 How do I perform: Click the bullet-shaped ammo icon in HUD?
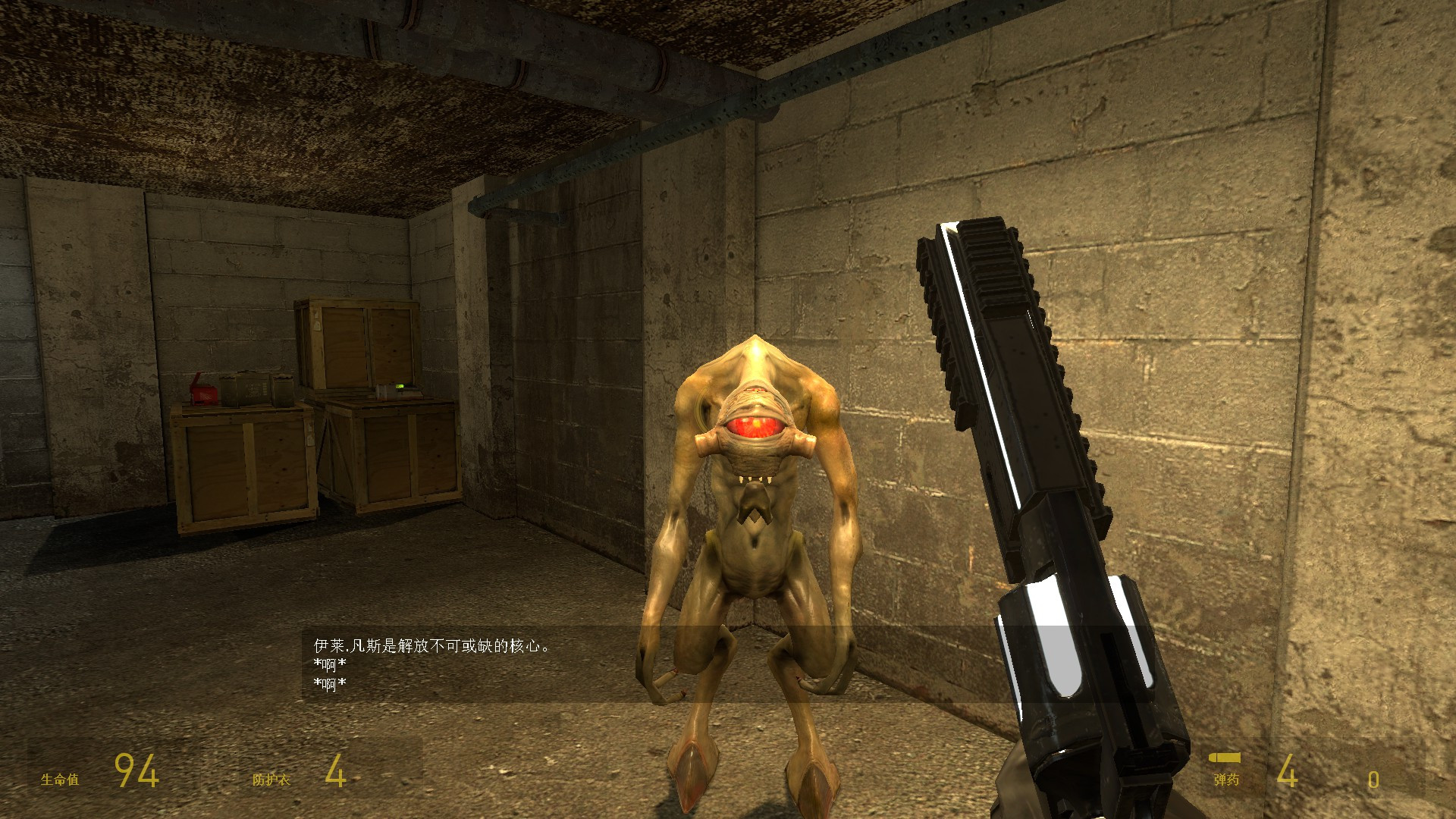(x=1226, y=756)
